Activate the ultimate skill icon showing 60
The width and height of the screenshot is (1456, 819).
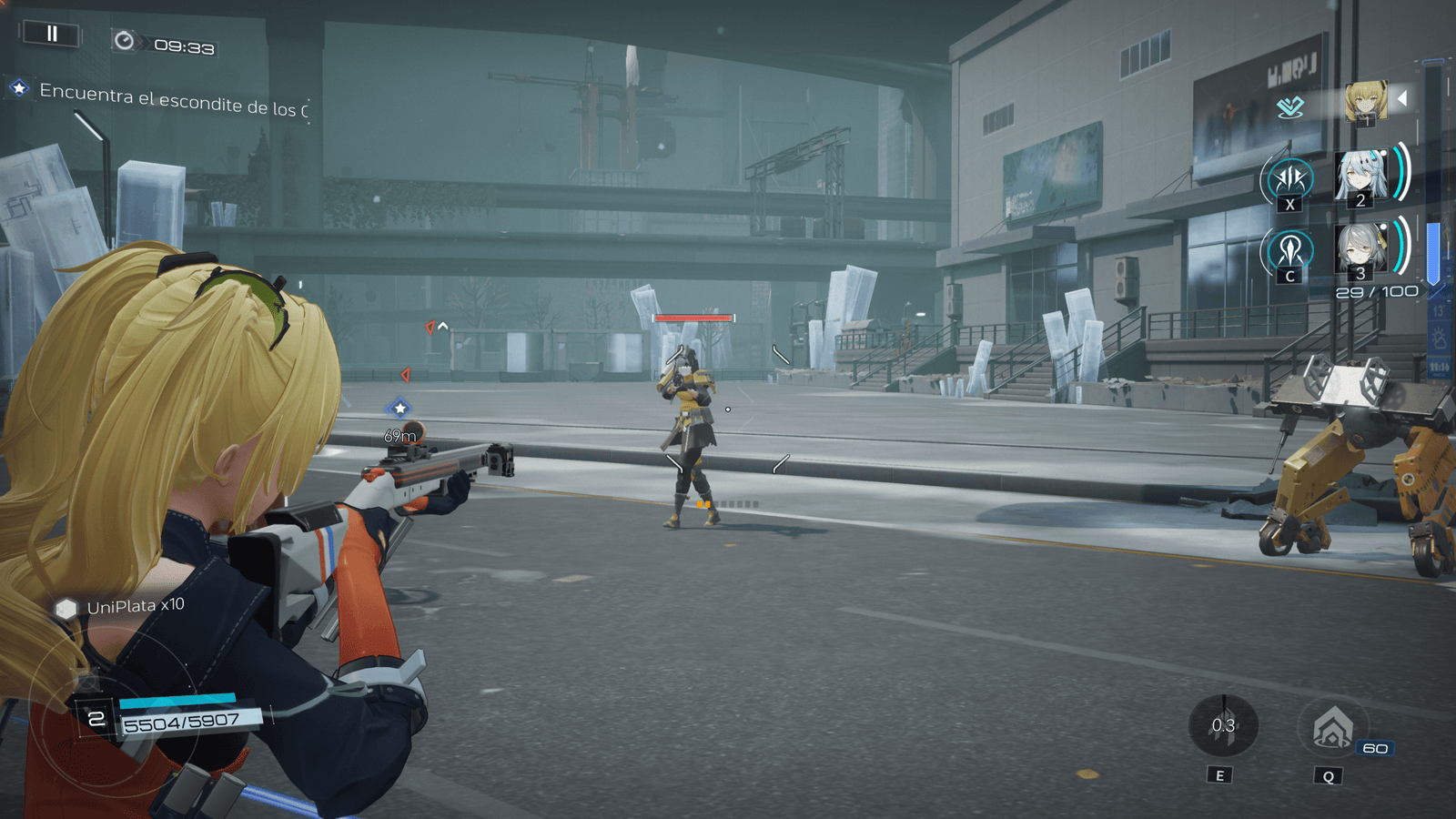click(1333, 727)
